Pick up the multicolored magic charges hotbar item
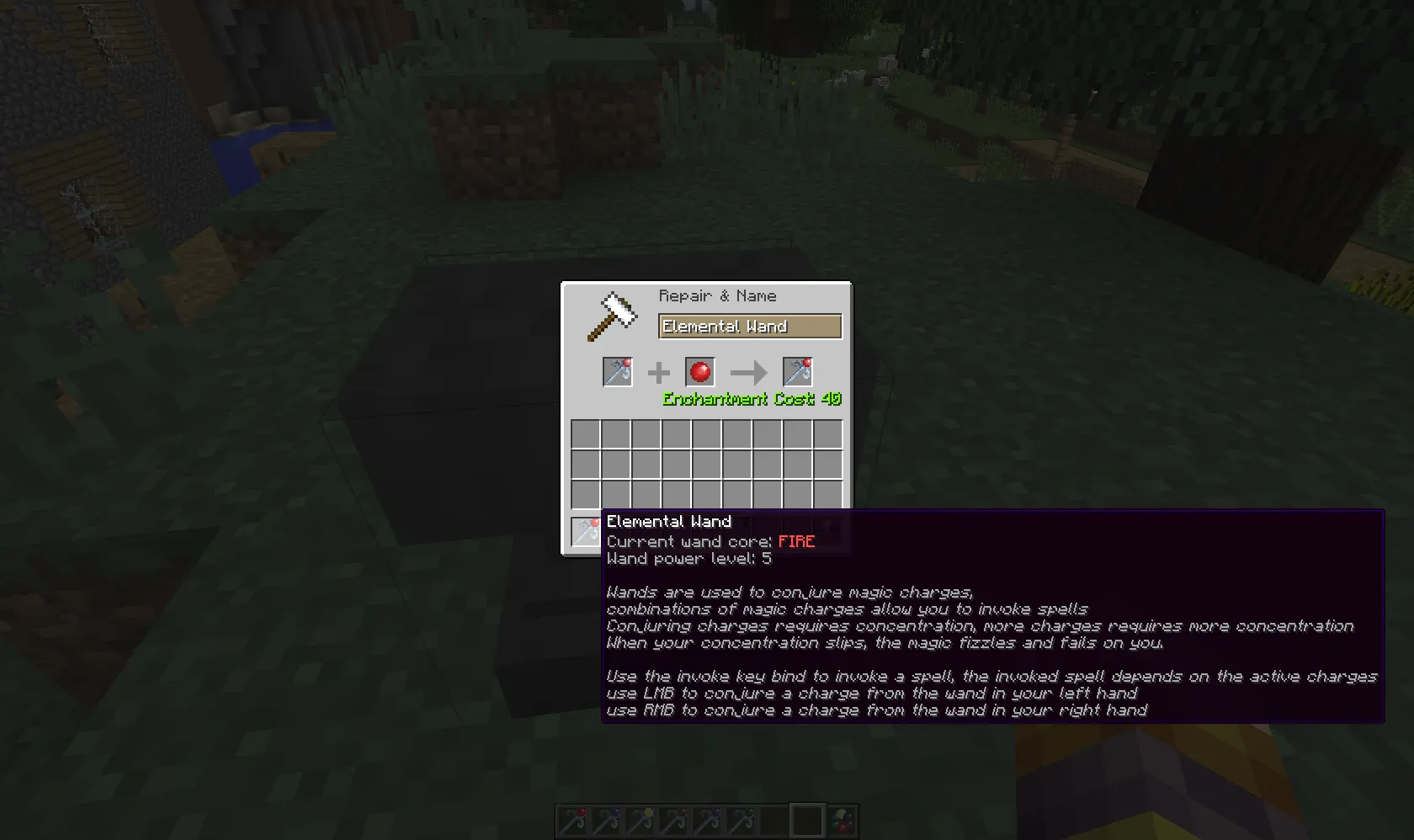 point(842,821)
